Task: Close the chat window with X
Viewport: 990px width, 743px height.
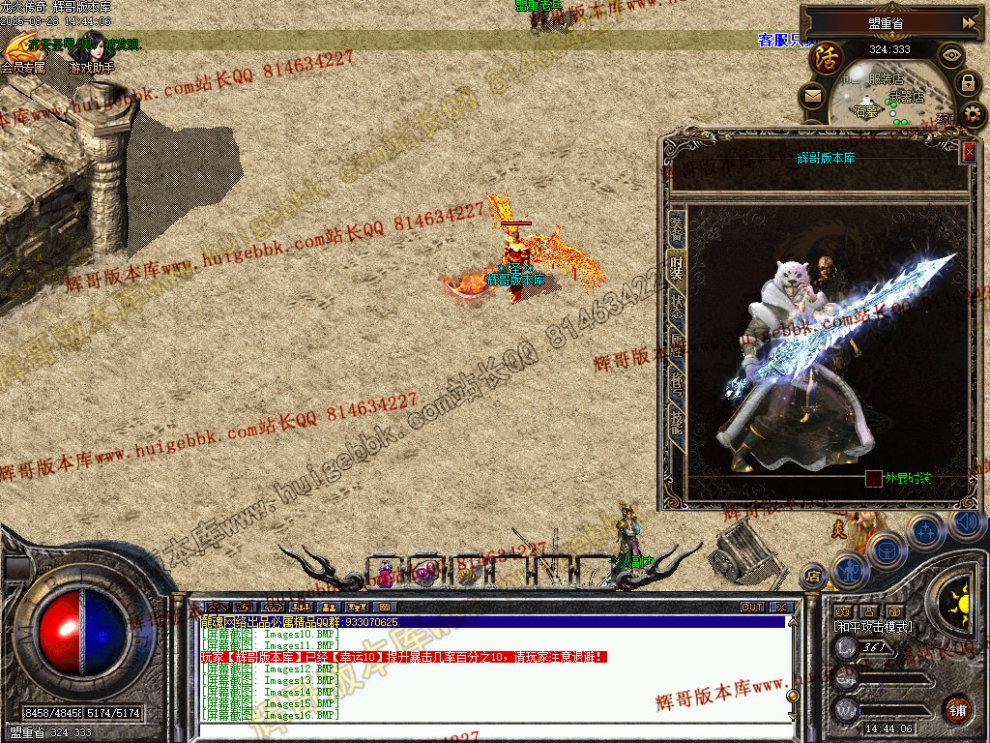Action: [x=780, y=607]
